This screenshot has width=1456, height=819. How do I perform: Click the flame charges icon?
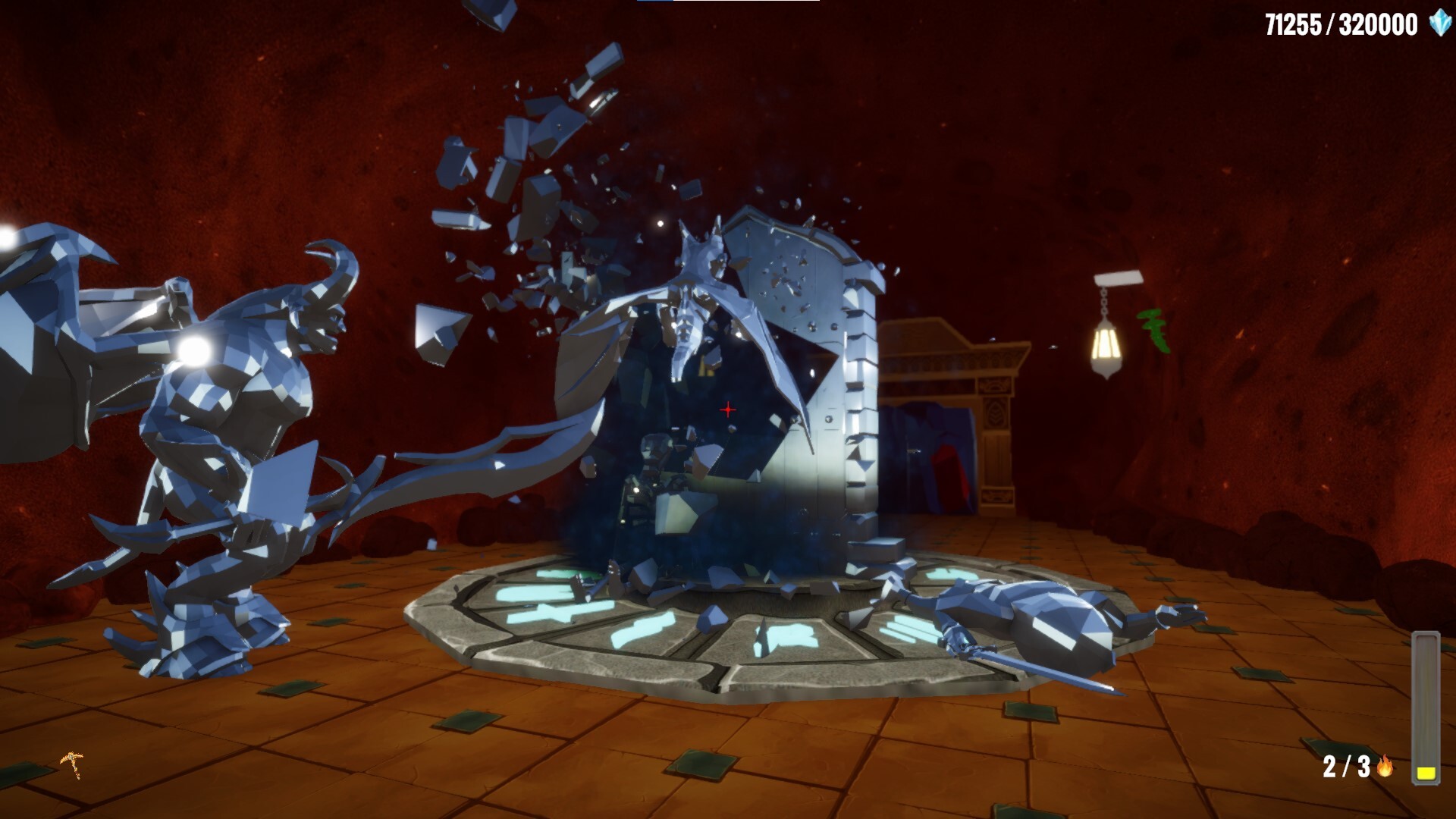coord(1385,766)
